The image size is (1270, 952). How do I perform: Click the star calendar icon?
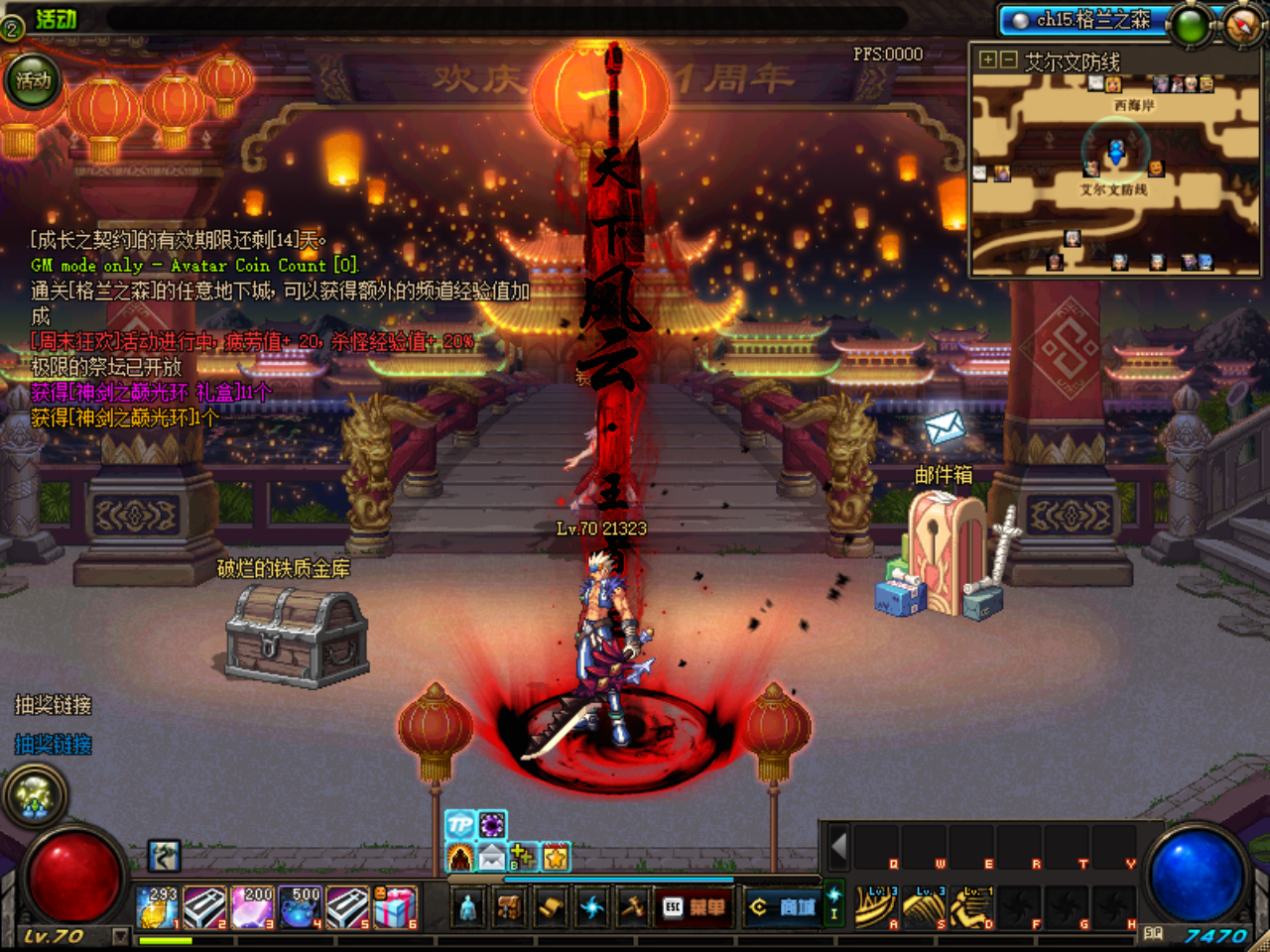[x=556, y=857]
